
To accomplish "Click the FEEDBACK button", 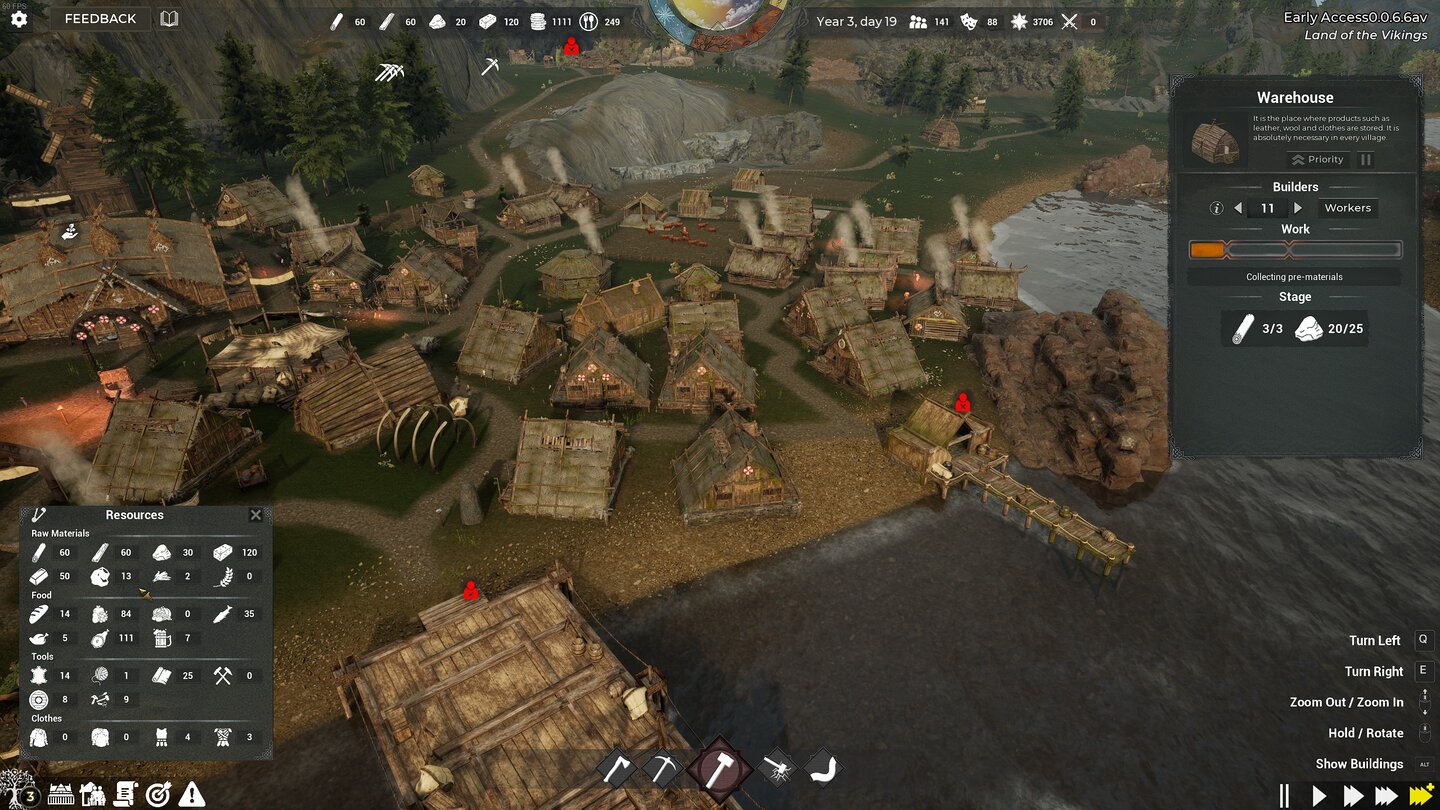I will click(100, 18).
